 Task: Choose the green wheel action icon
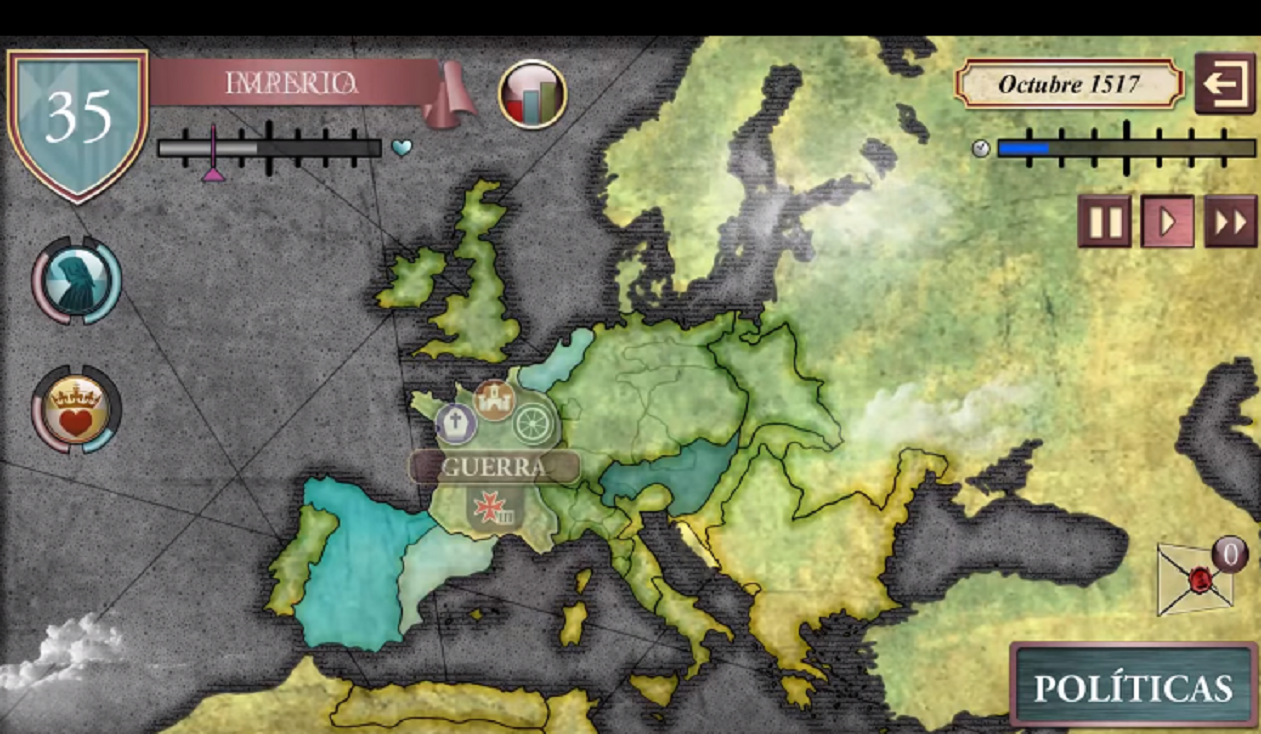[x=533, y=423]
